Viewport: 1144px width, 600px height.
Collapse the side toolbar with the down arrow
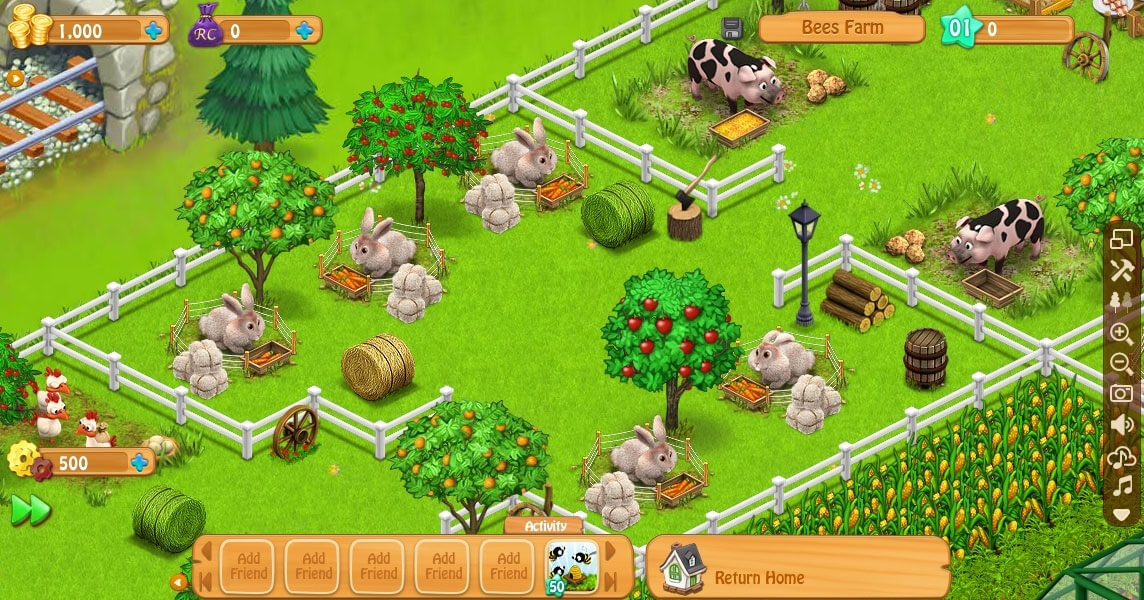coord(1122,514)
